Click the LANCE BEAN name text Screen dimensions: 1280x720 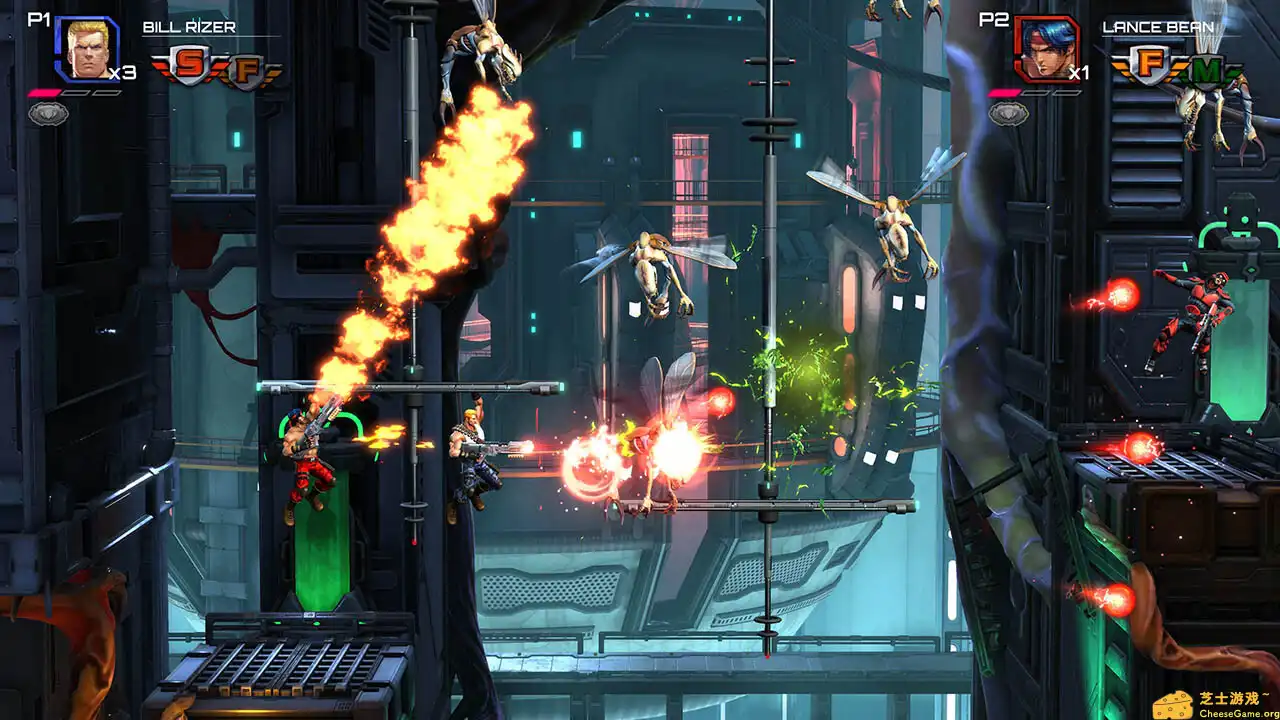[1160, 27]
